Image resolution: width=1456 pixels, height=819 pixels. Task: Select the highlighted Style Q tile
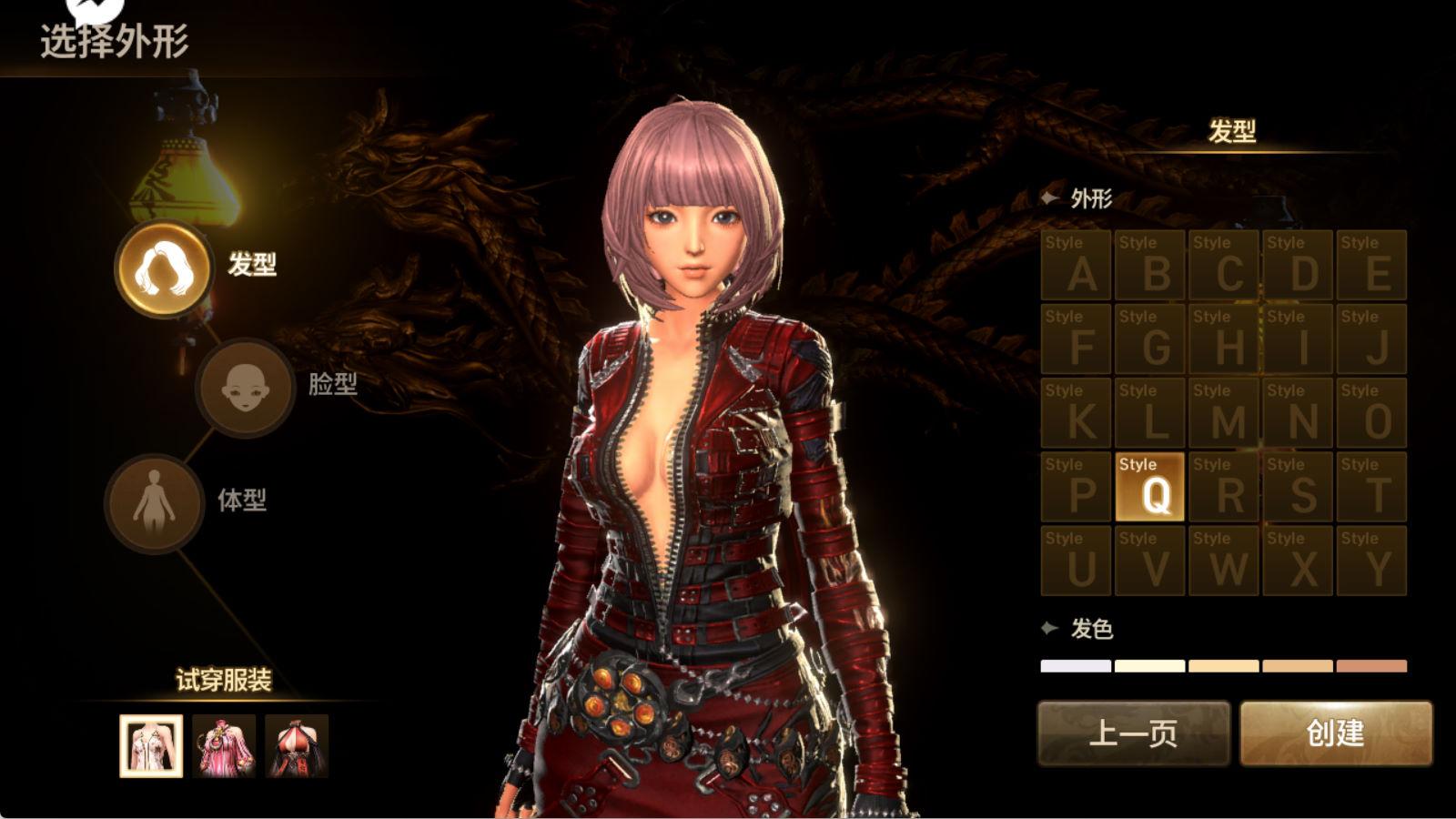1149,487
